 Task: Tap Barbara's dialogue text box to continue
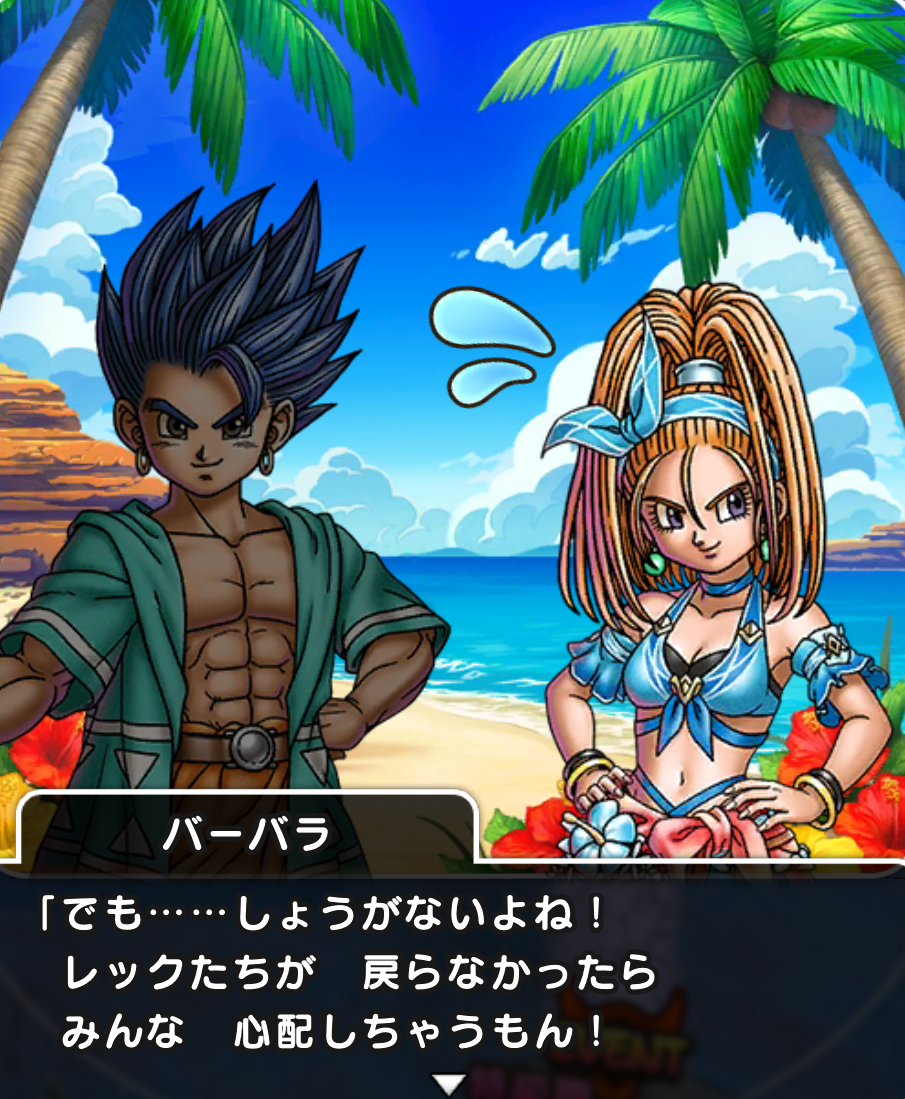click(452, 975)
